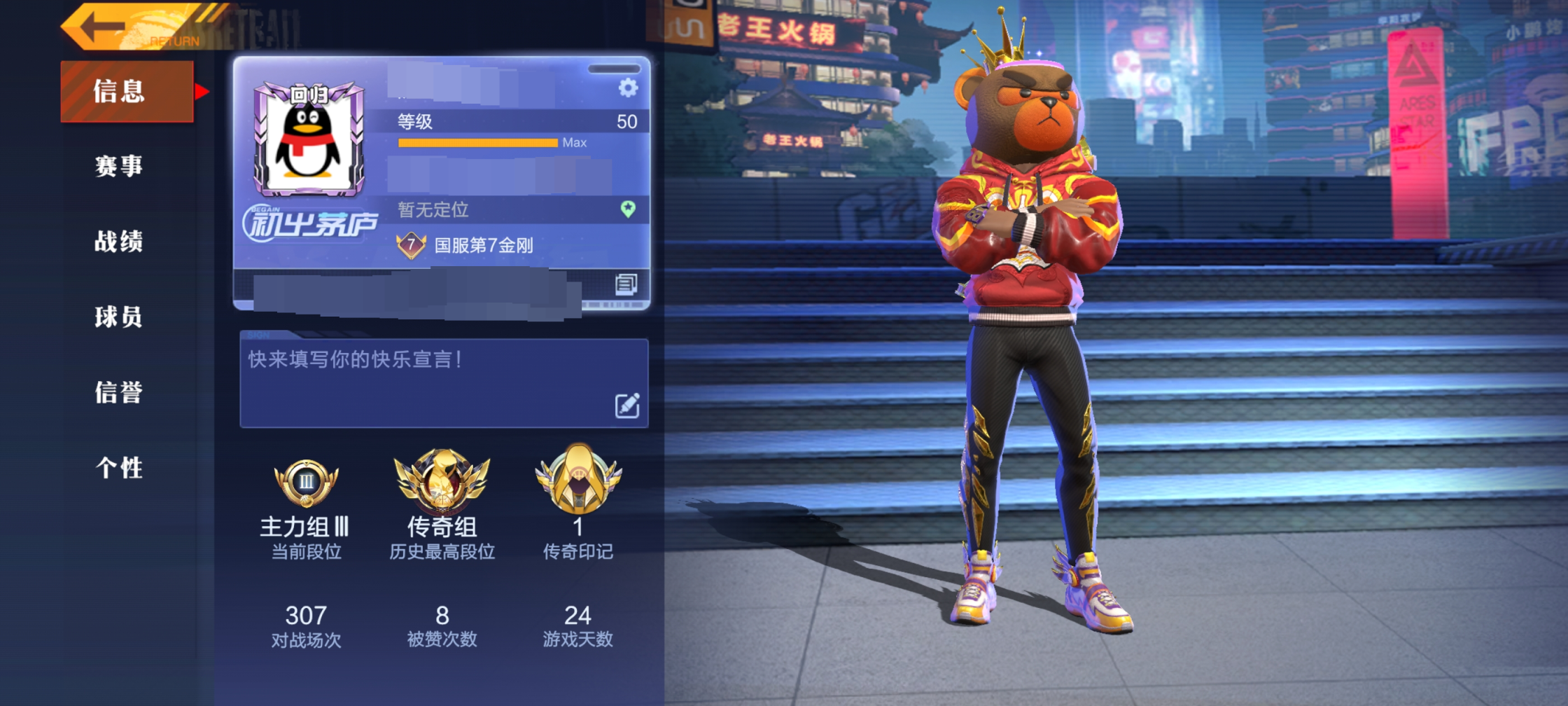
Task: Edit the happy declaration with pencil icon
Action: pos(626,405)
